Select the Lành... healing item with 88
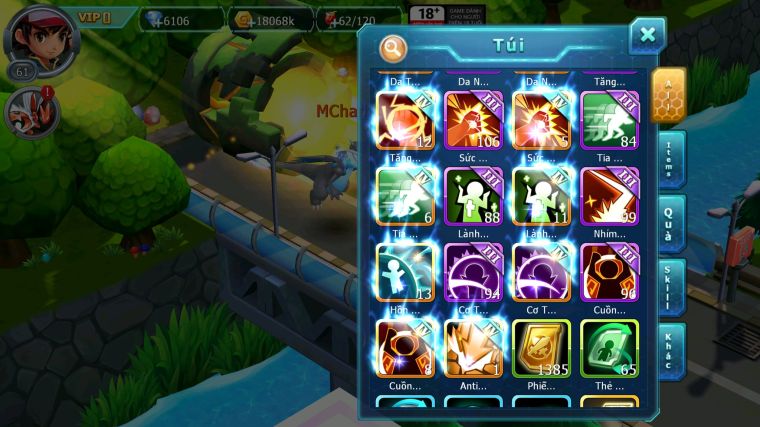Image resolution: width=760 pixels, height=427 pixels. (473, 196)
